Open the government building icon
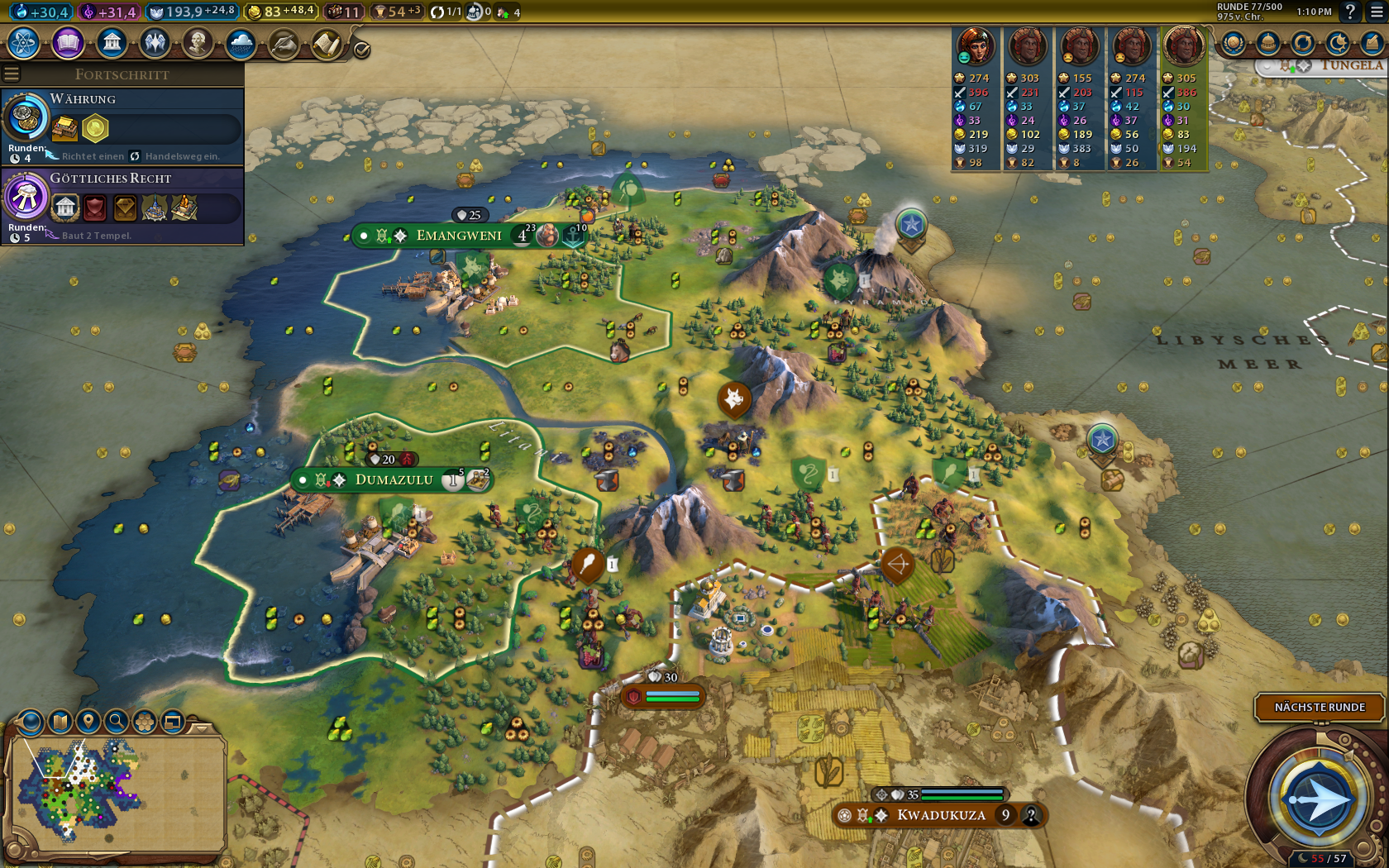This screenshot has width=1389, height=868. click(111, 42)
